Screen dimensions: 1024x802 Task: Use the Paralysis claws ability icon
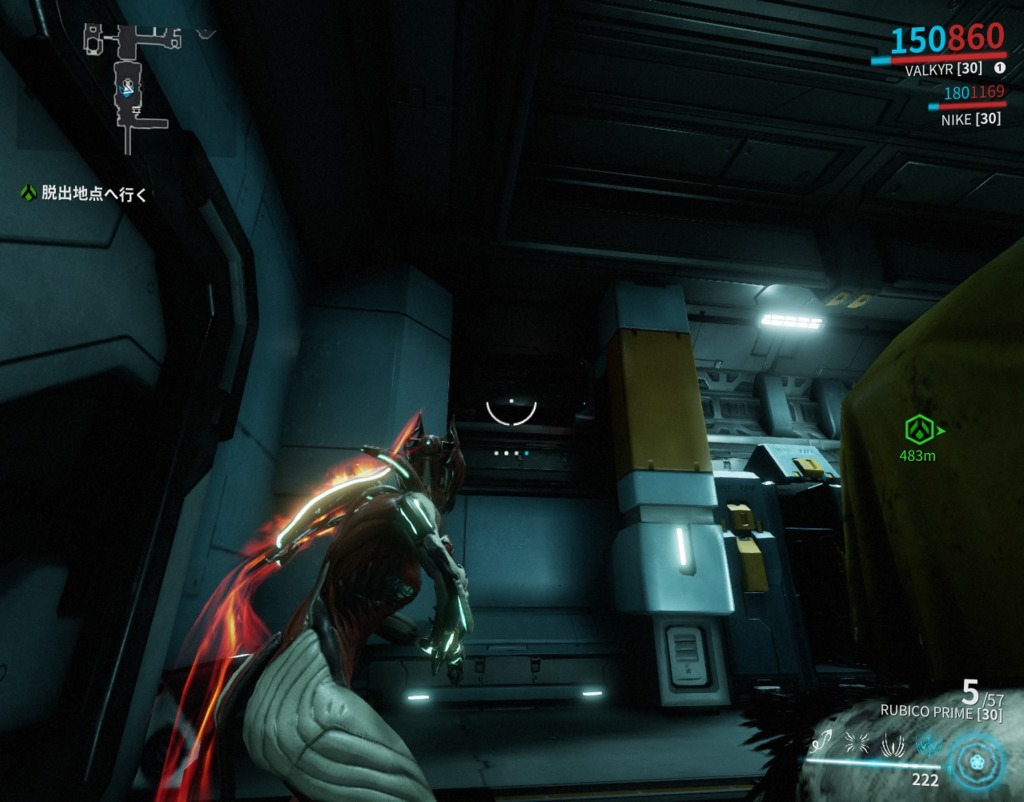click(892, 743)
